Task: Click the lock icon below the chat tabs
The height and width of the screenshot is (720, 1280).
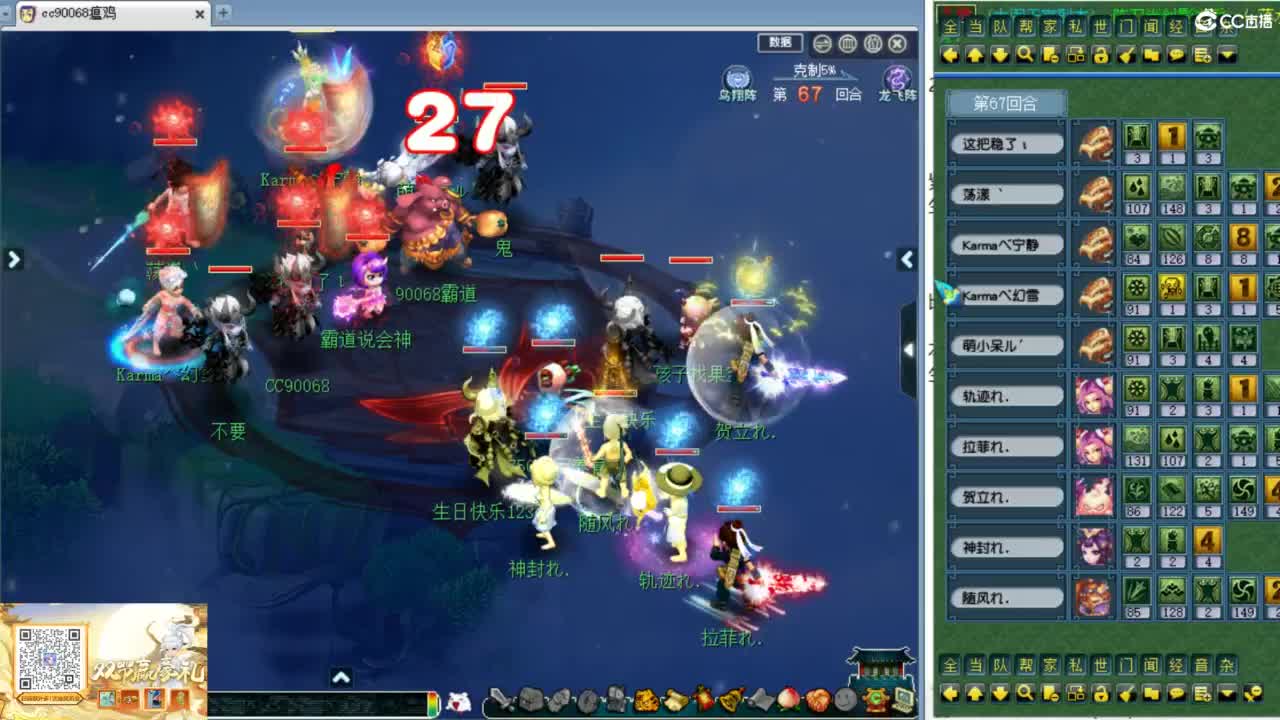Action: coord(1101,55)
